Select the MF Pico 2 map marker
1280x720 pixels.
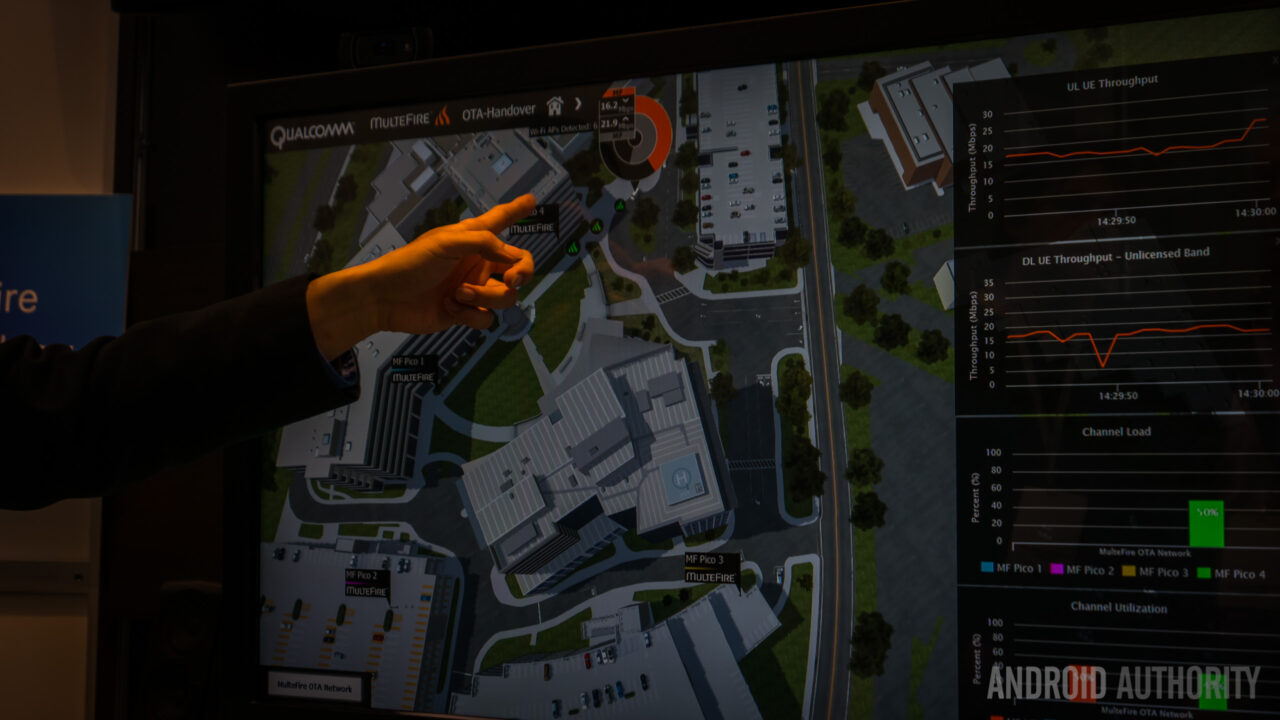coord(367,583)
